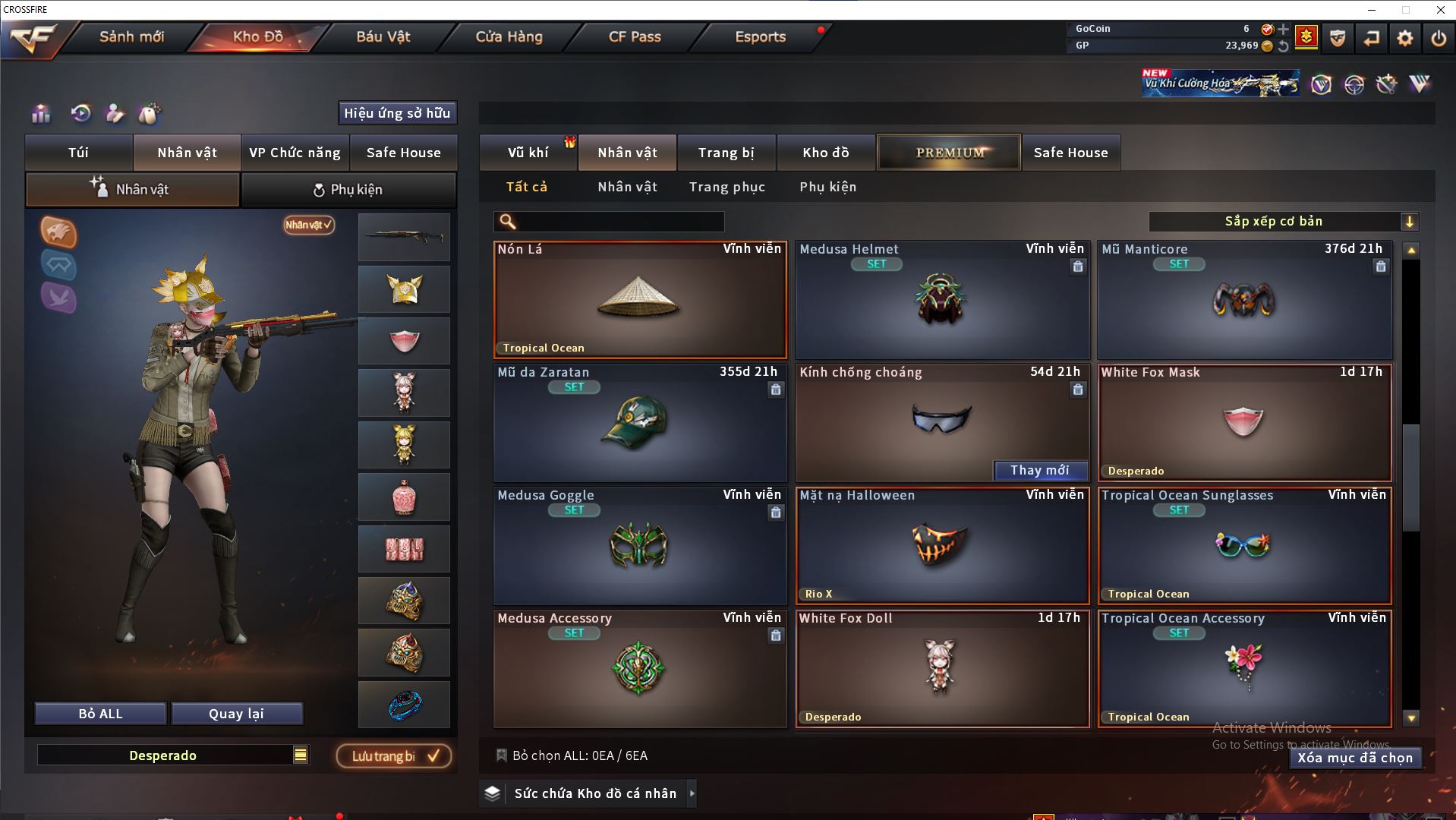Renew goggles with the Thay mới button
Screen dimensions: 1456x820
tap(1039, 471)
